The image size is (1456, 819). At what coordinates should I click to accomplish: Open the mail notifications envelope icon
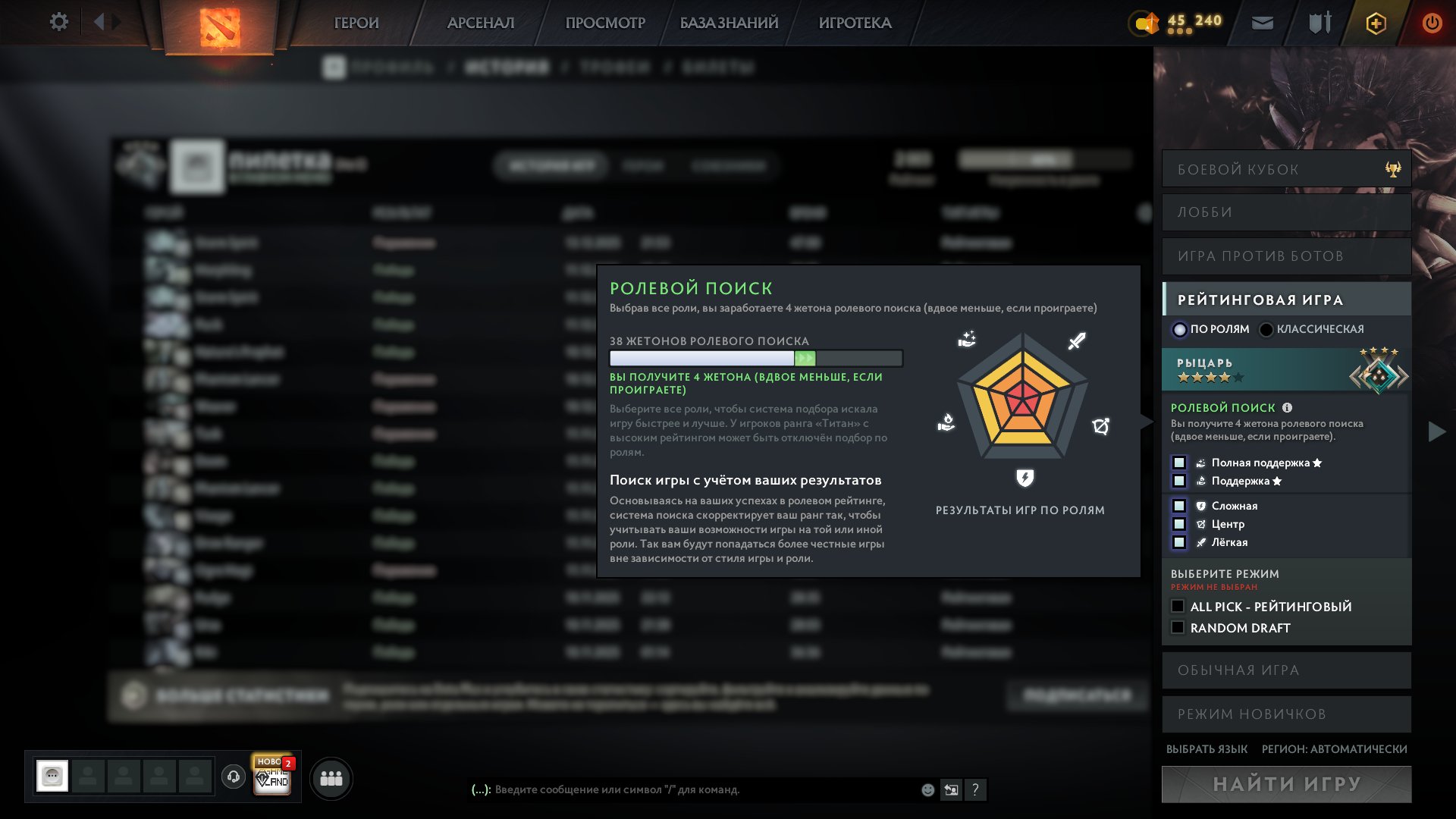[1261, 23]
